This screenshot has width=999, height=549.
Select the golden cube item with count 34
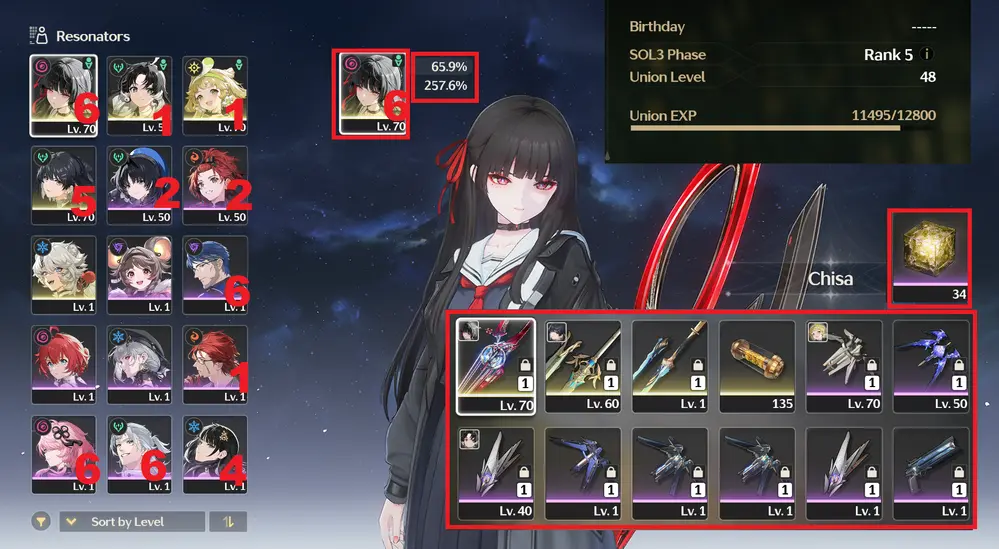click(930, 258)
